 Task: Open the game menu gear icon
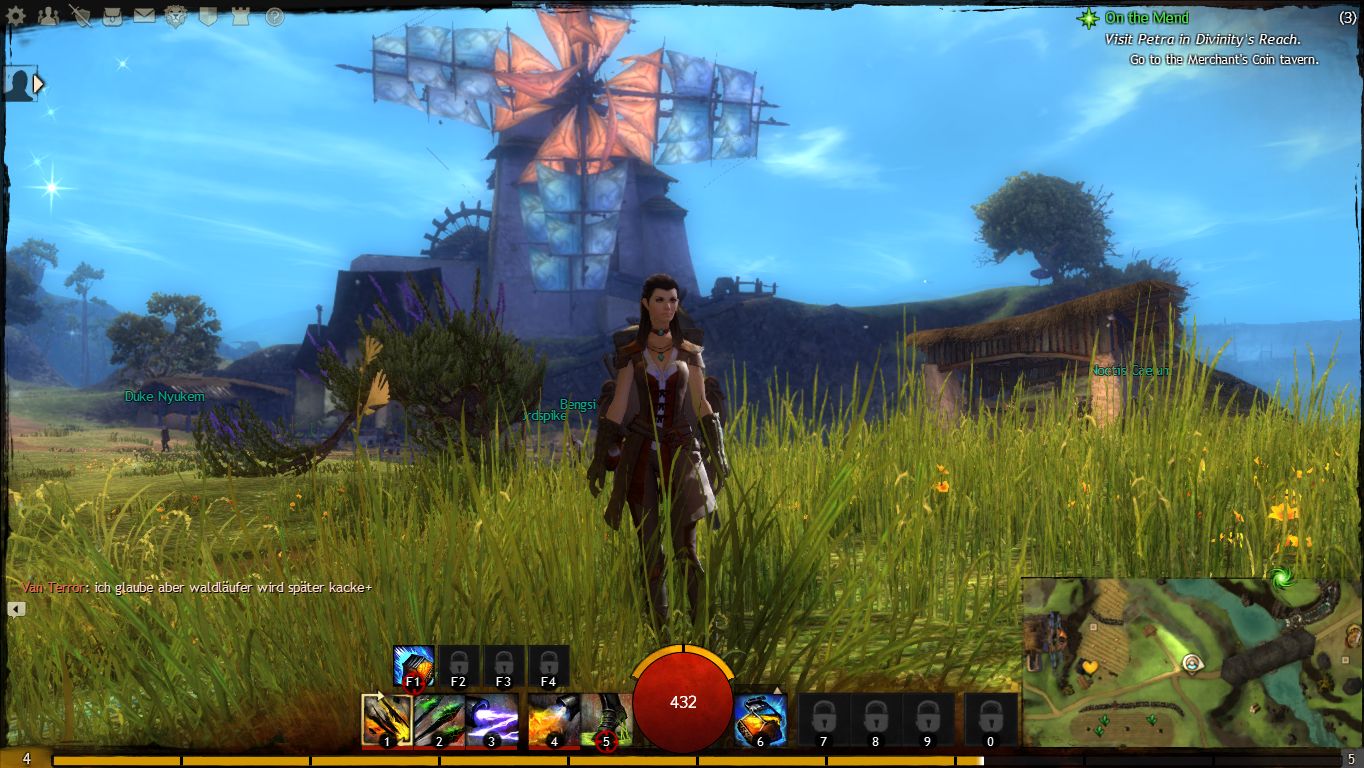pyautogui.click(x=16, y=16)
